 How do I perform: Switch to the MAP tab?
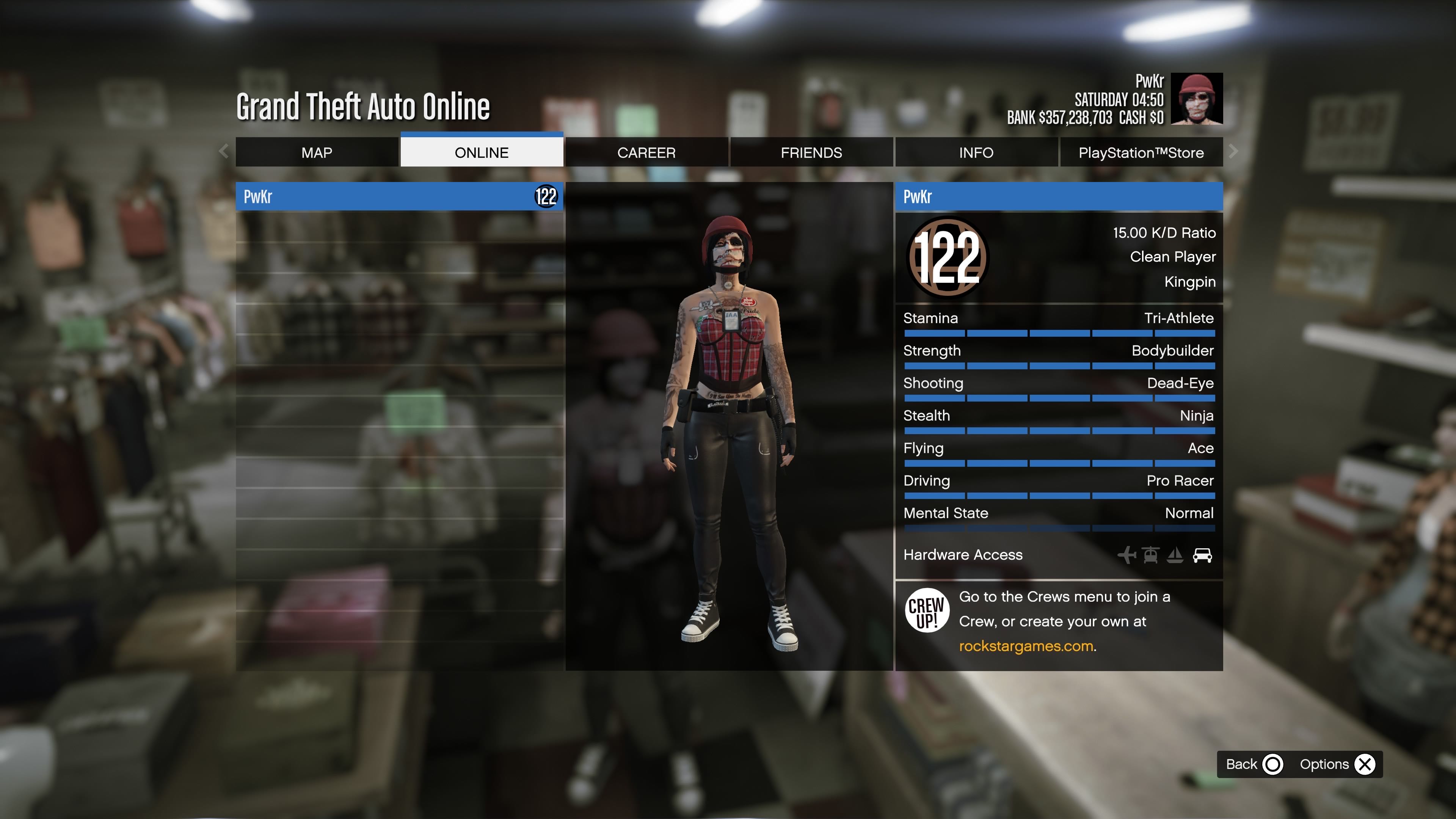pos(317,152)
